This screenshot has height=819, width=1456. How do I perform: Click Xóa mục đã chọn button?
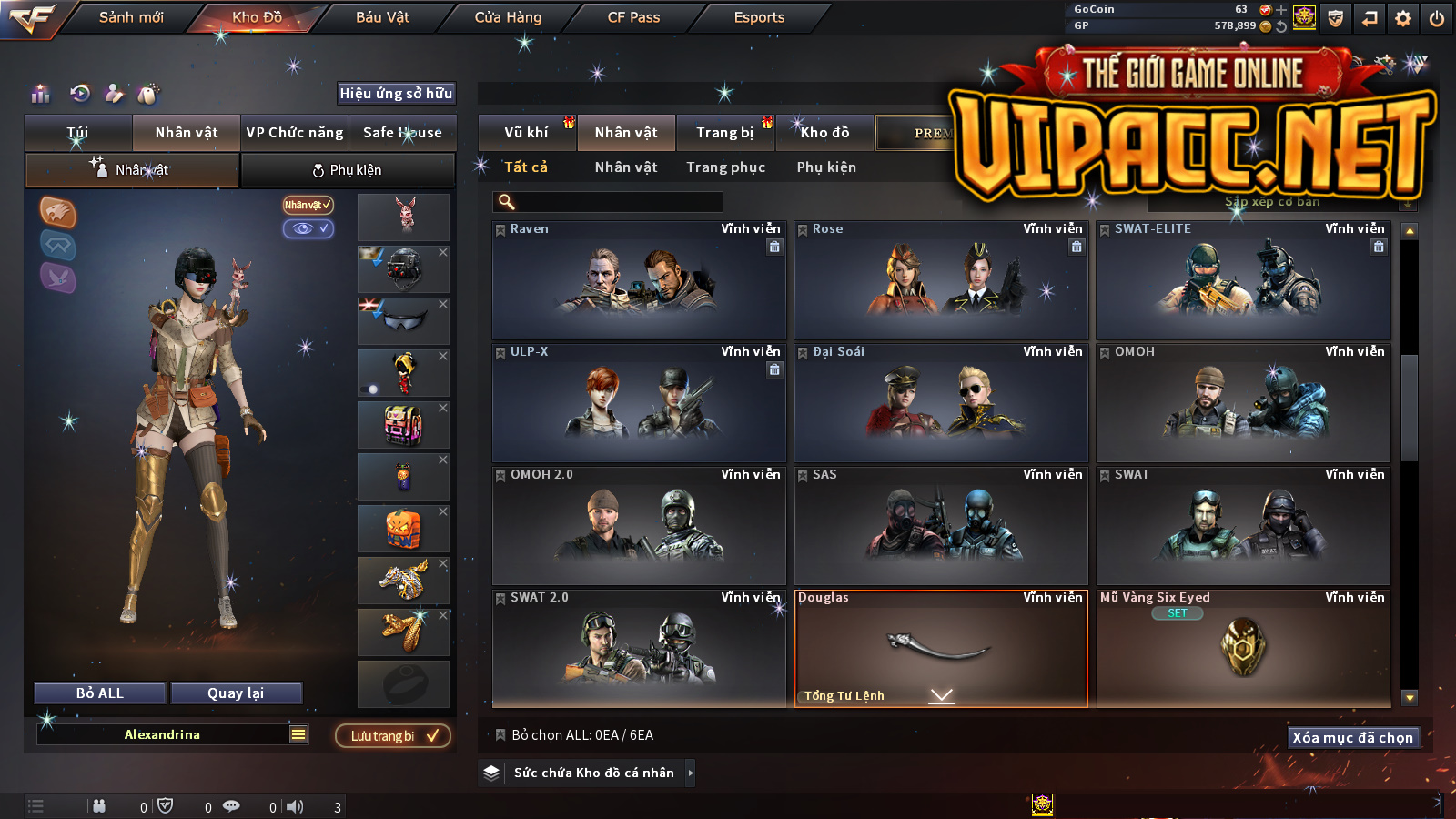(1353, 738)
